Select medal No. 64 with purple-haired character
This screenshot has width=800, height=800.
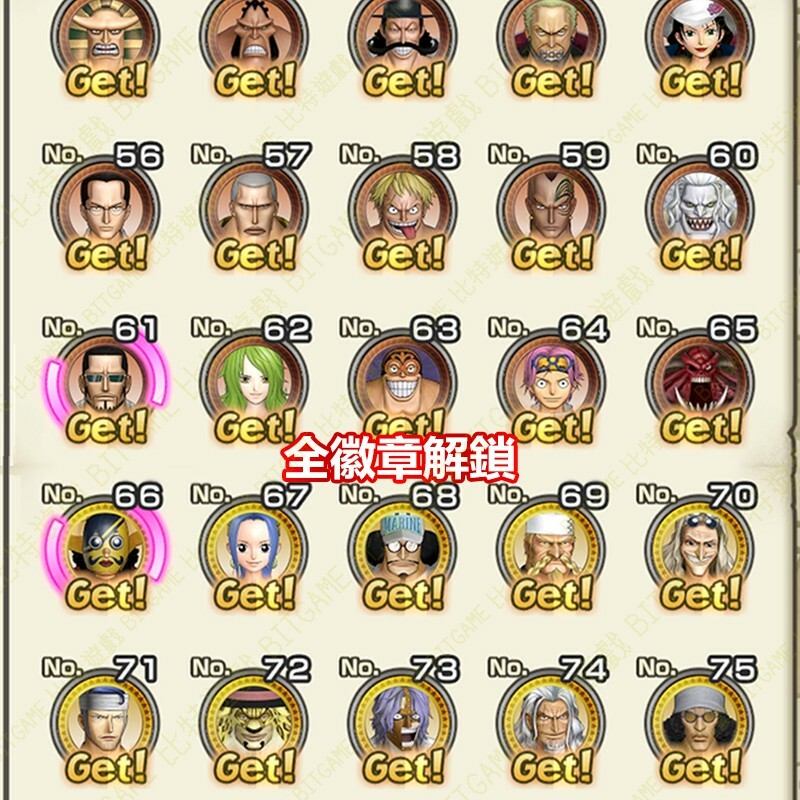[x=550, y=382]
